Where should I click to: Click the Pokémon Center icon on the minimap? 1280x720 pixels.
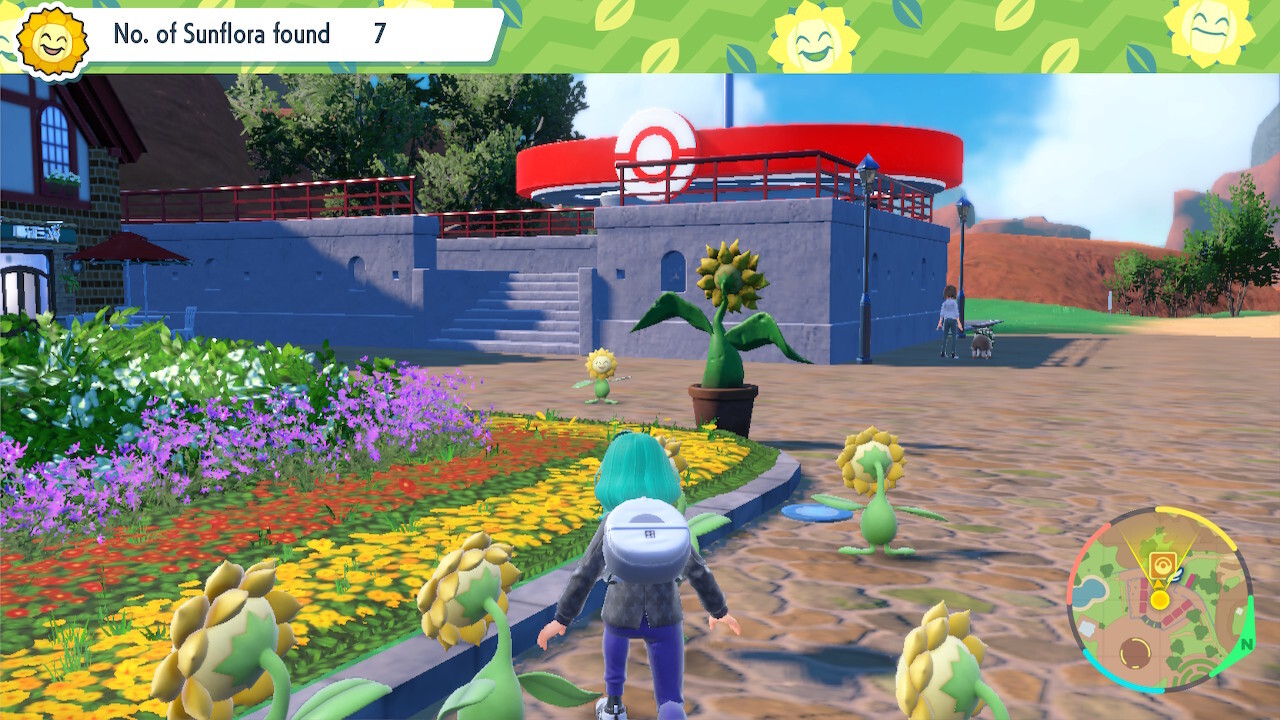[1164, 564]
